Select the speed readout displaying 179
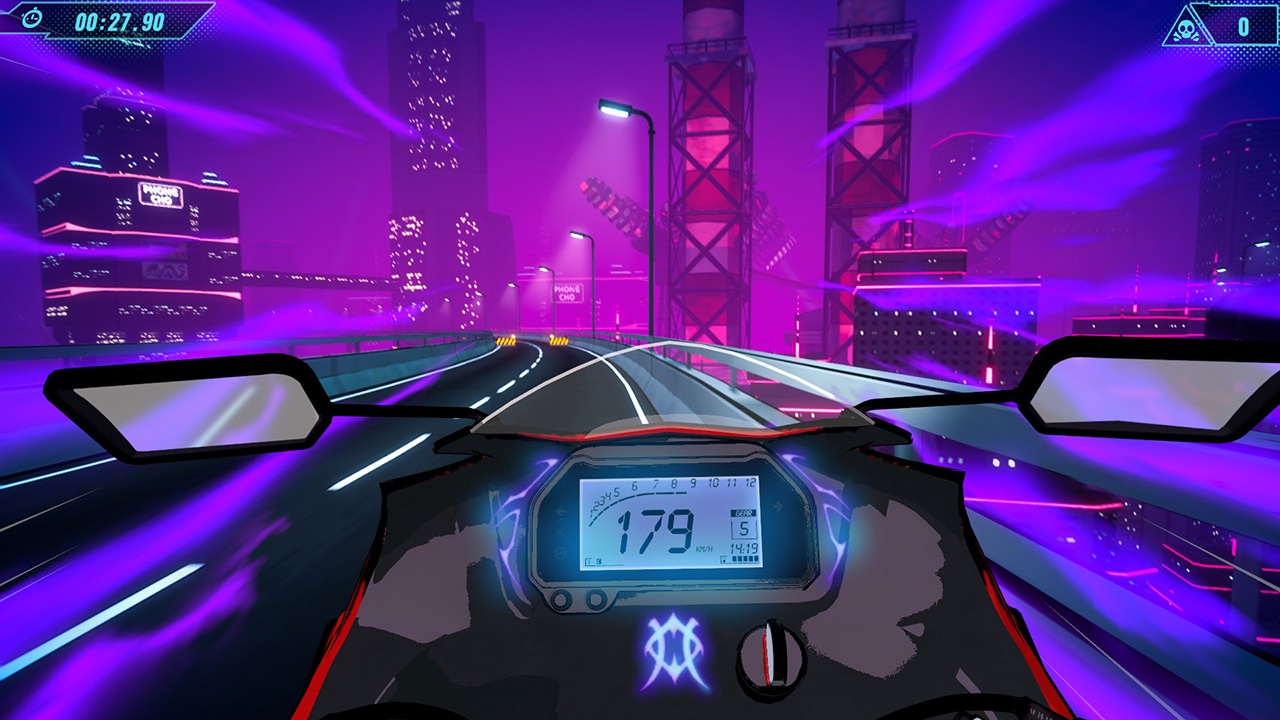The width and height of the screenshot is (1280, 720). (x=656, y=531)
